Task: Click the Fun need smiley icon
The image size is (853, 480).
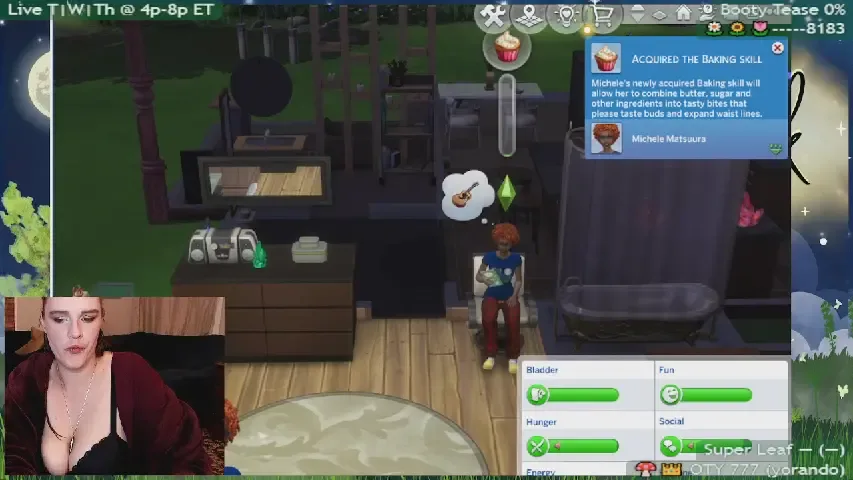Action: [670, 394]
